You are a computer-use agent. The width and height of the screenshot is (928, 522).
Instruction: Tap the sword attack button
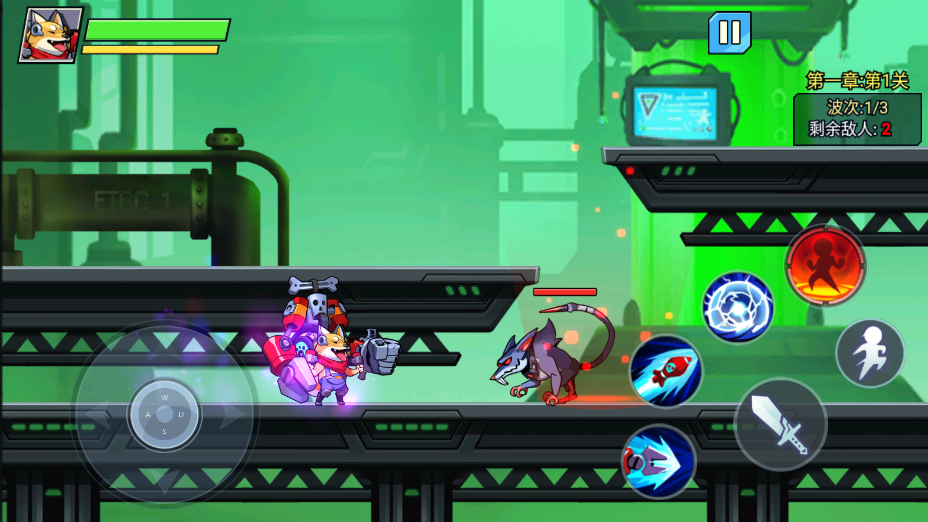coord(780,424)
